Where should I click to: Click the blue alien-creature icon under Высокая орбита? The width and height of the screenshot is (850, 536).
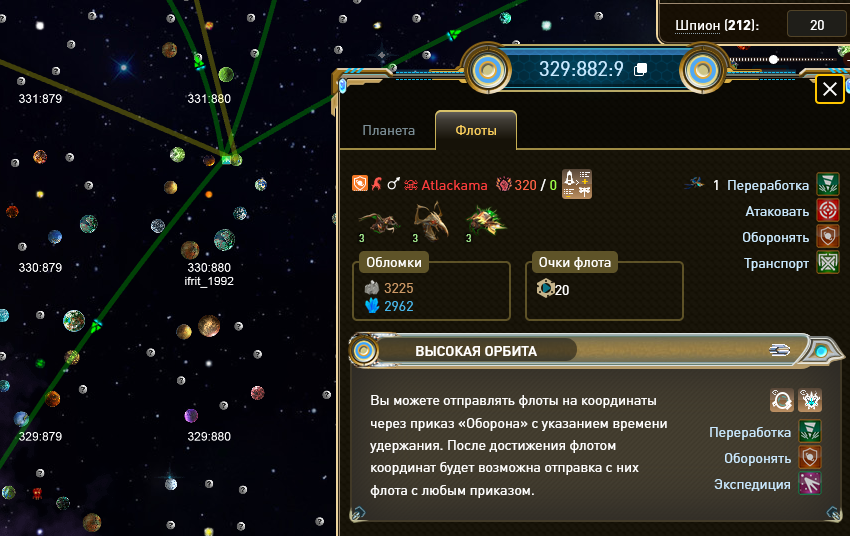click(809, 400)
